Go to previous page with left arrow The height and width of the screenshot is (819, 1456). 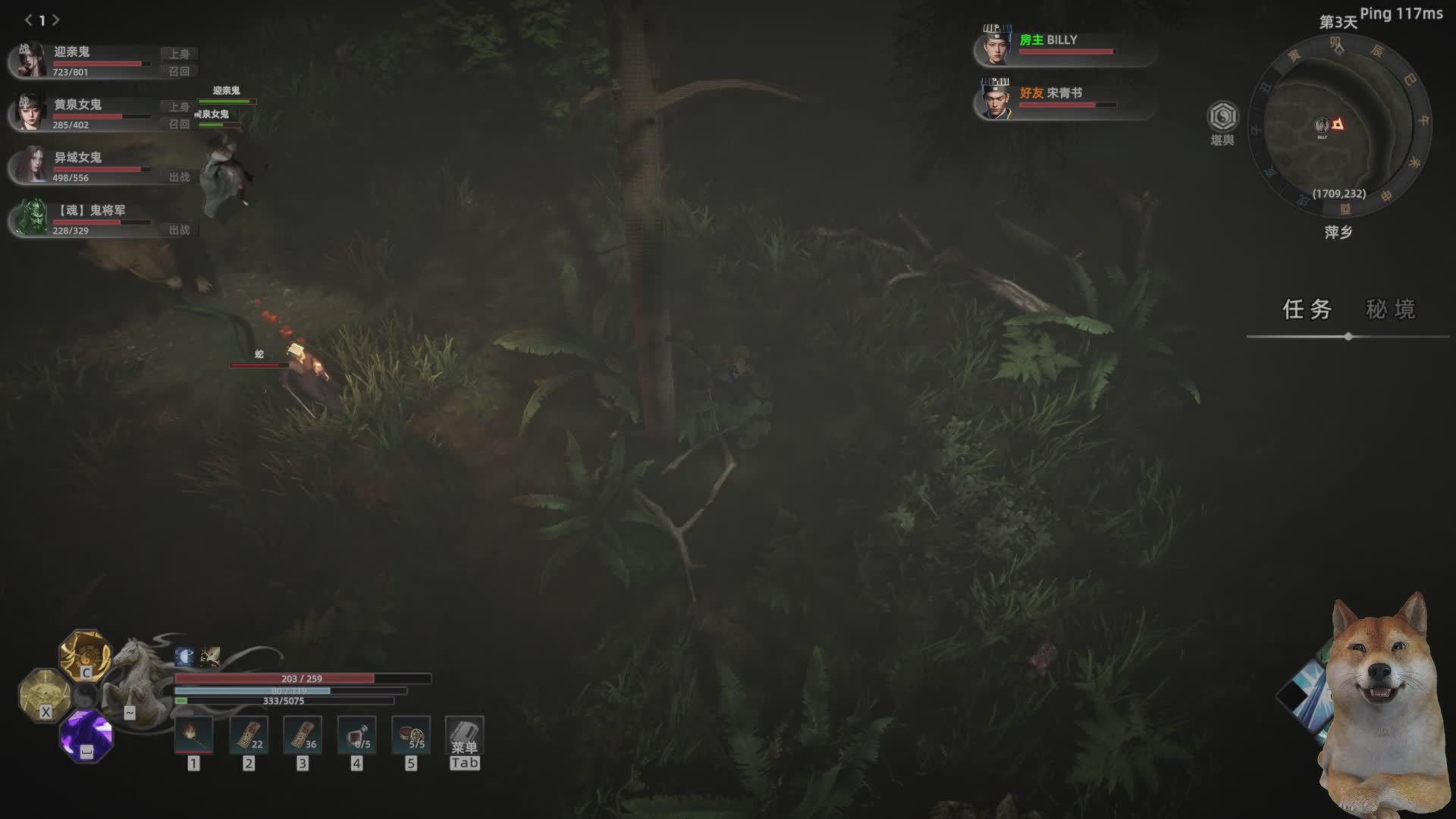click(x=28, y=20)
